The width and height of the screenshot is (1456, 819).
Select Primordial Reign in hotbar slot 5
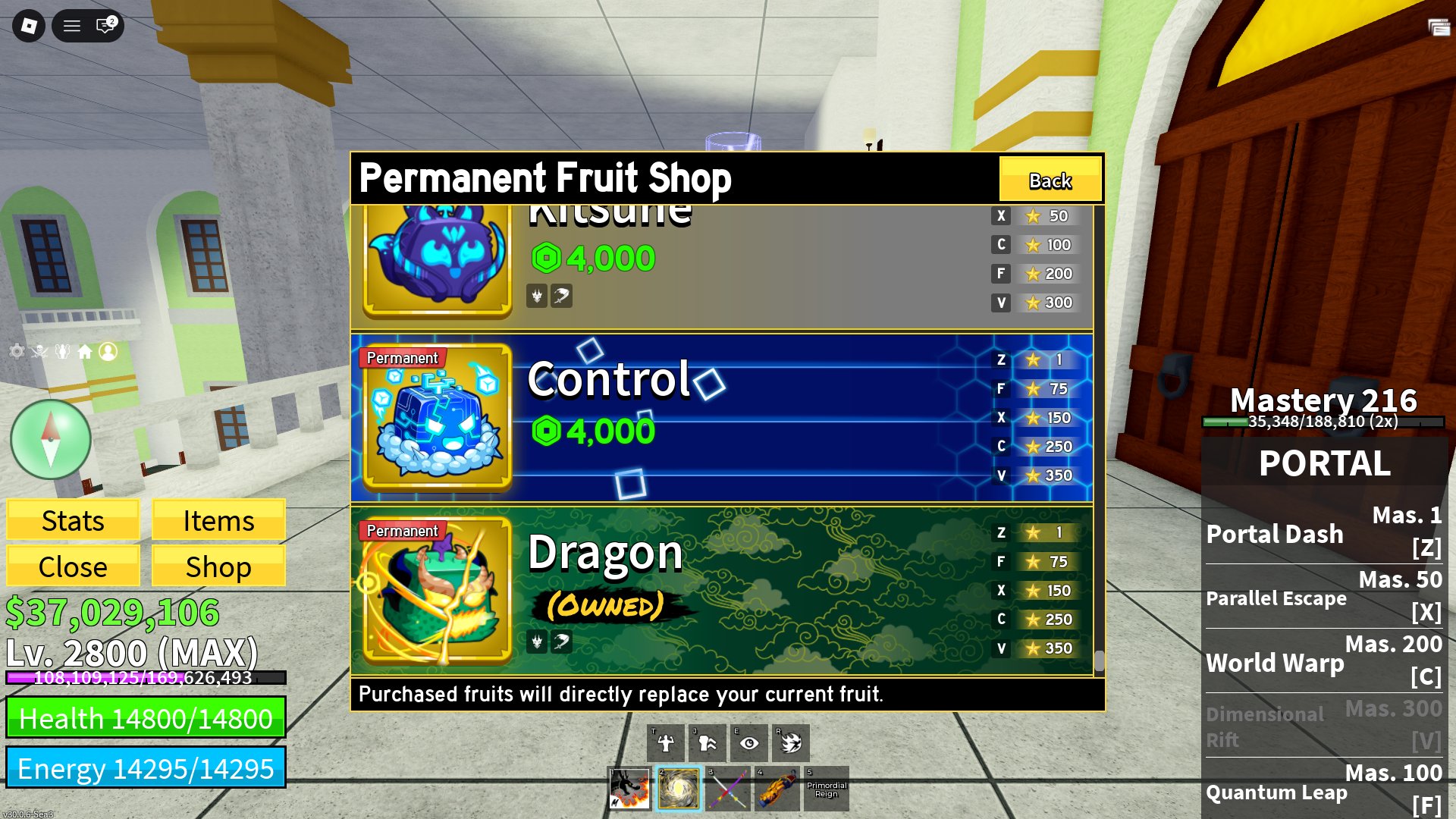tap(825, 789)
